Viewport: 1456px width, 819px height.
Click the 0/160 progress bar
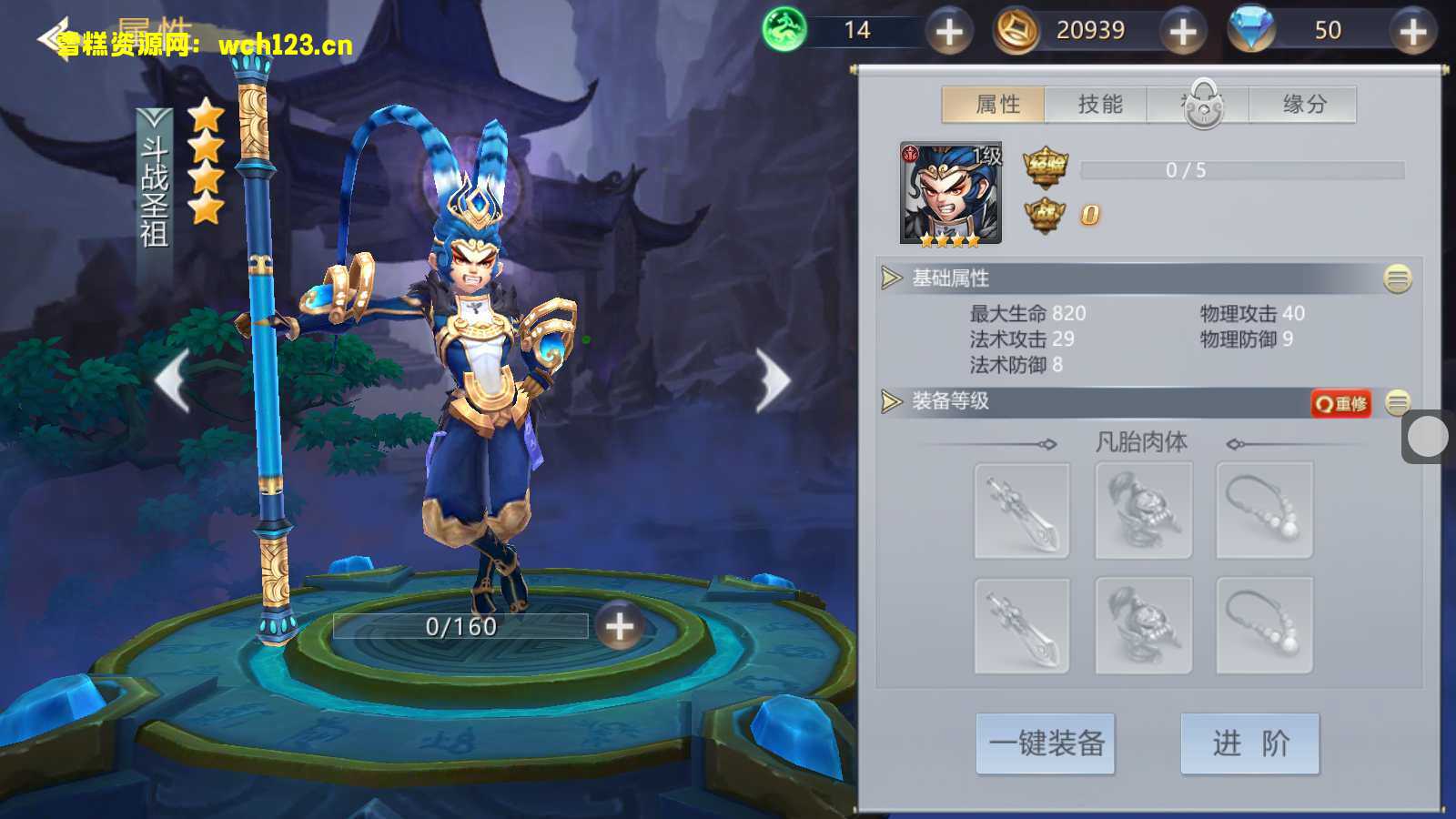(x=460, y=626)
